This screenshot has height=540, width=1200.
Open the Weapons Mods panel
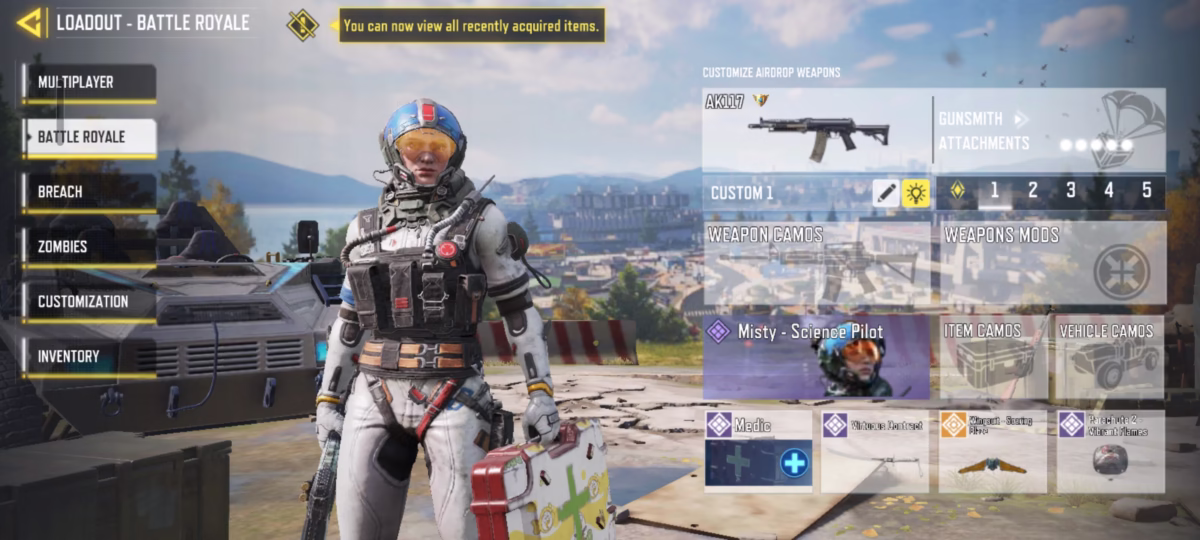[1053, 263]
